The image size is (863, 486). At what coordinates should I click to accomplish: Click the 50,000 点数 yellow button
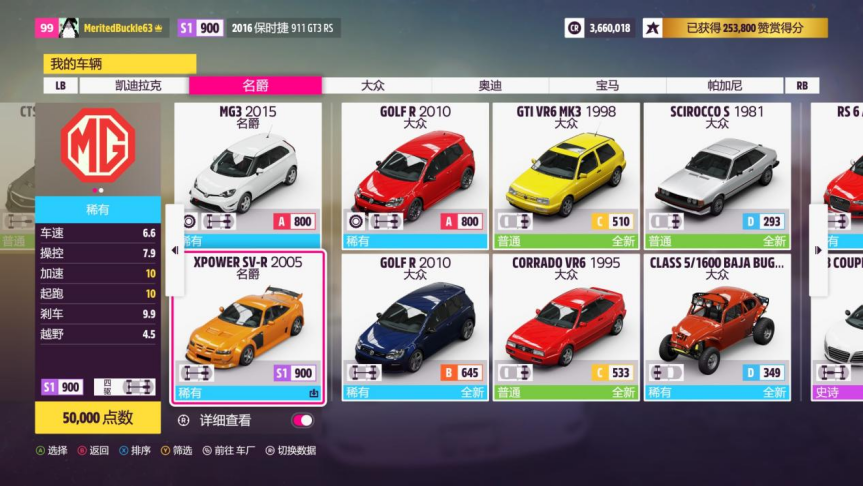pyautogui.click(x=97, y=418)
